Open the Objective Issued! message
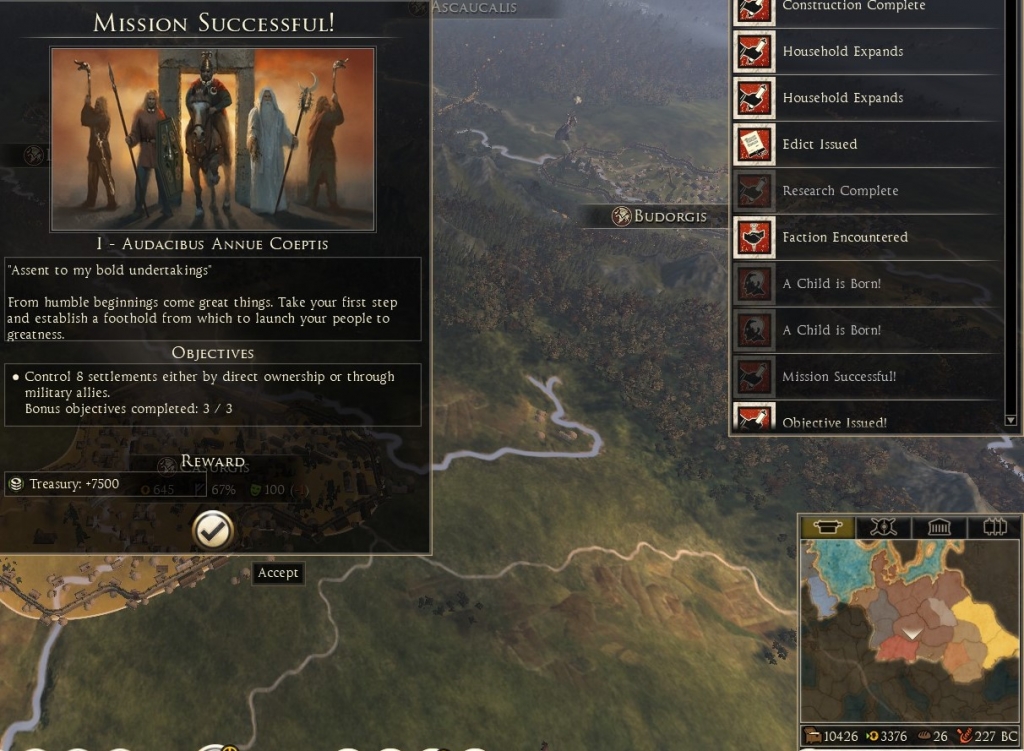Screen dimensions: 1024x751 [x=834, y=423]
